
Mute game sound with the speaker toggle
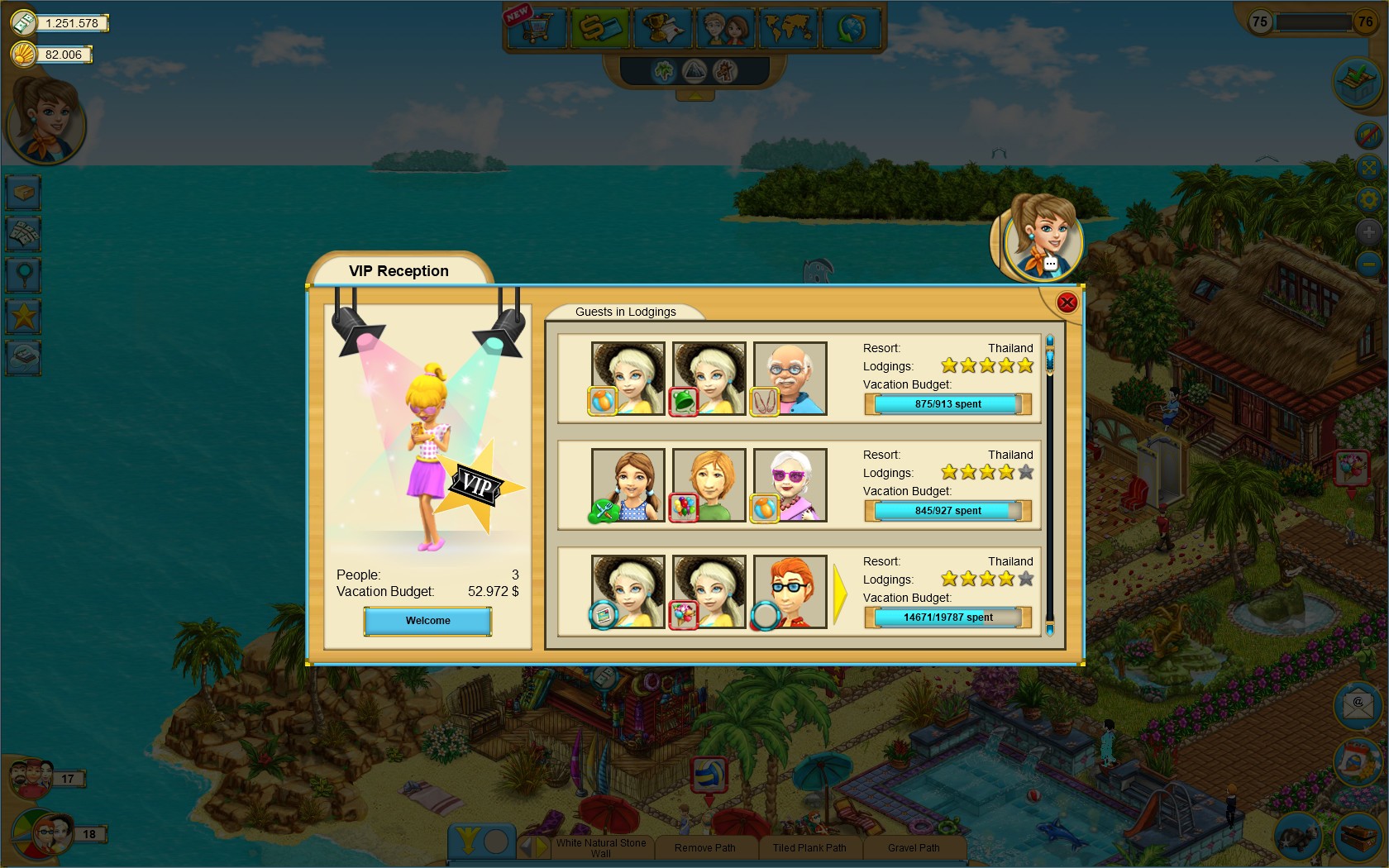tap(1368, 135)
